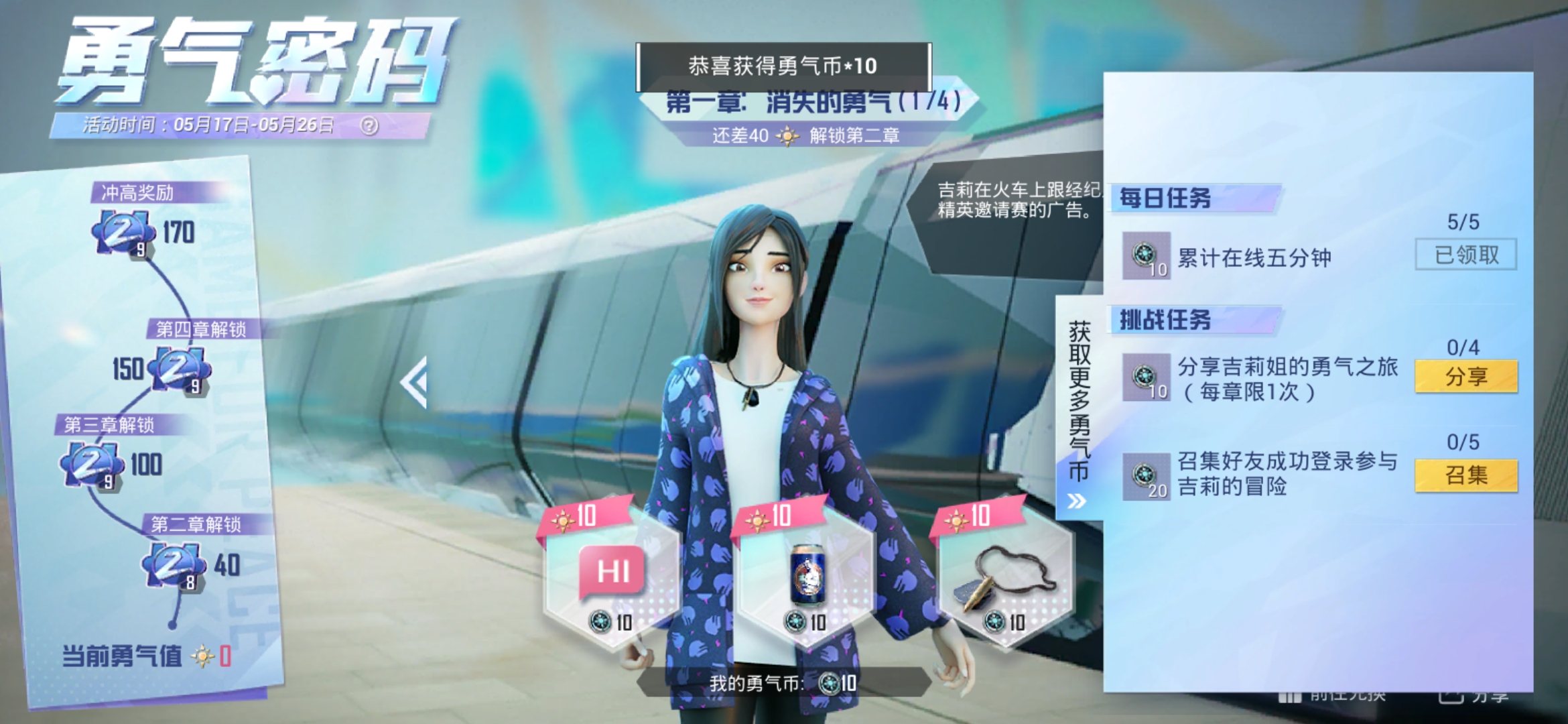Dismiss the 恭喜获得勇气币*10 notification banner
This screenshot has height=724, width=1568.
pyautogui.click(x=783, y=66)
